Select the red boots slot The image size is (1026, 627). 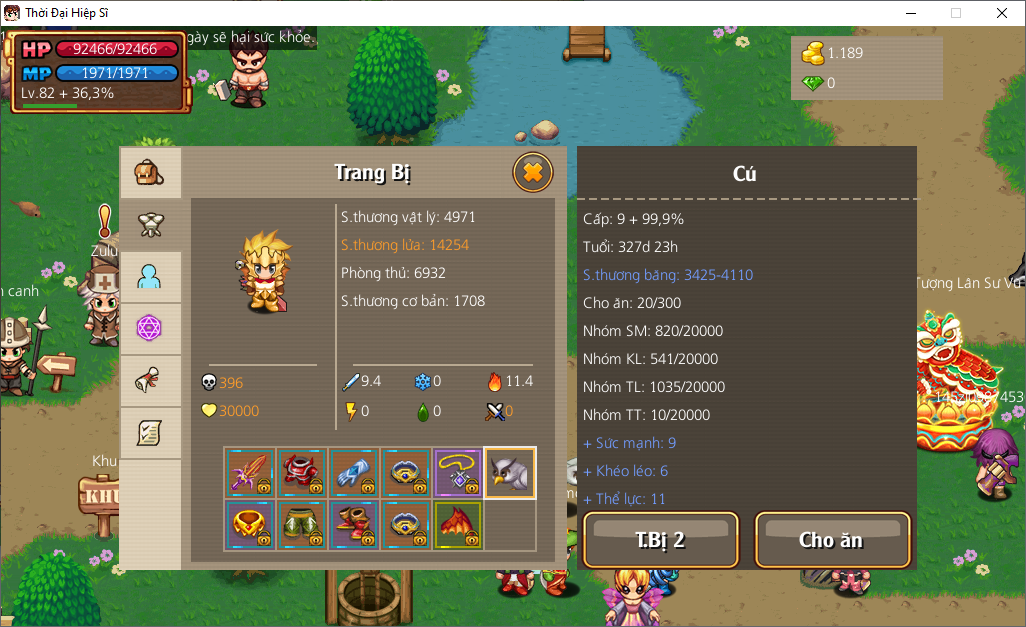pyautogui.click(x=354, y=525)
